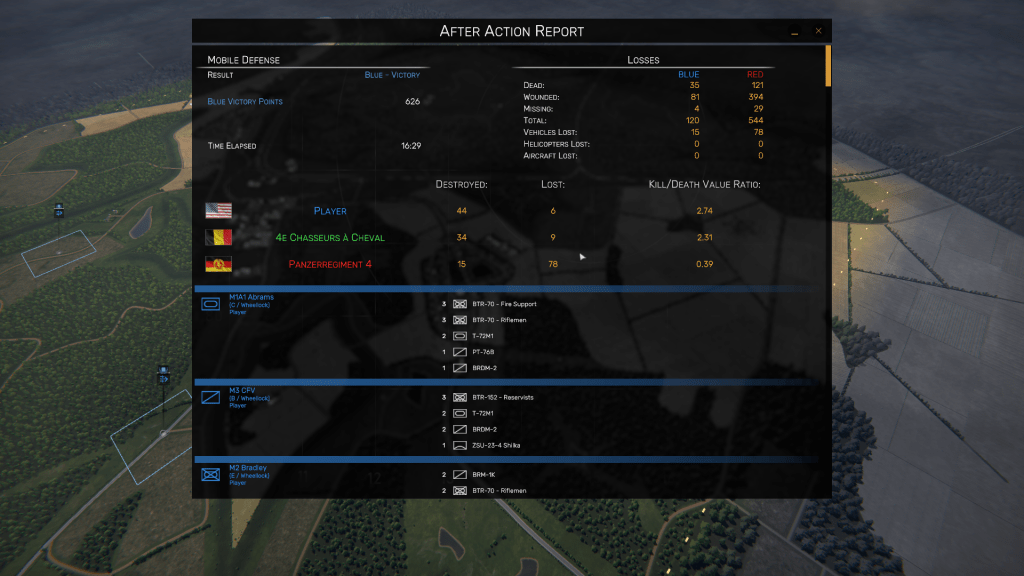Close the After Action Report window
Screen dimensions: 1024x576
coord(818,31)
